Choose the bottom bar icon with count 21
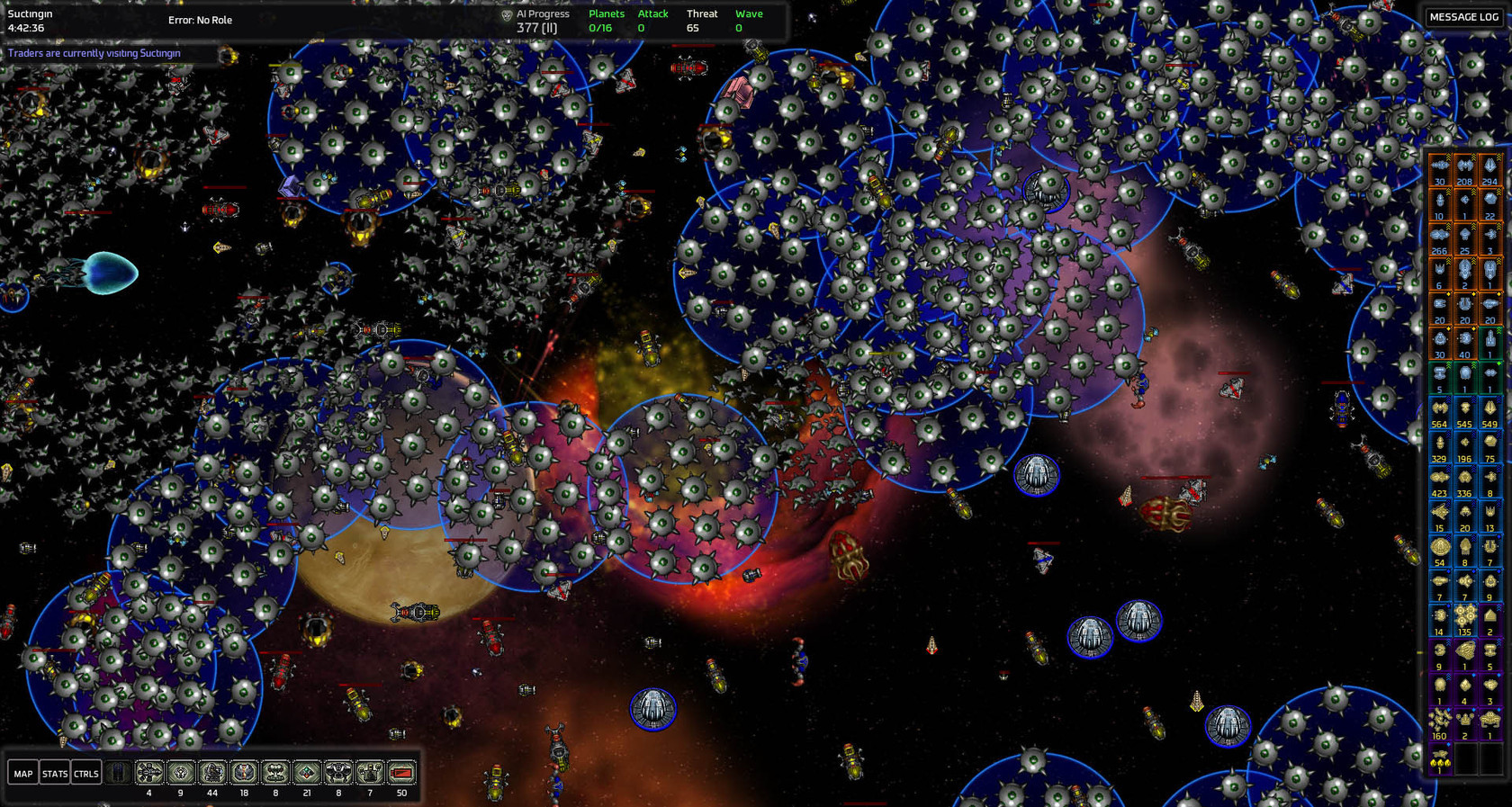Screen dimensions: 1512x807 (307, 773)
